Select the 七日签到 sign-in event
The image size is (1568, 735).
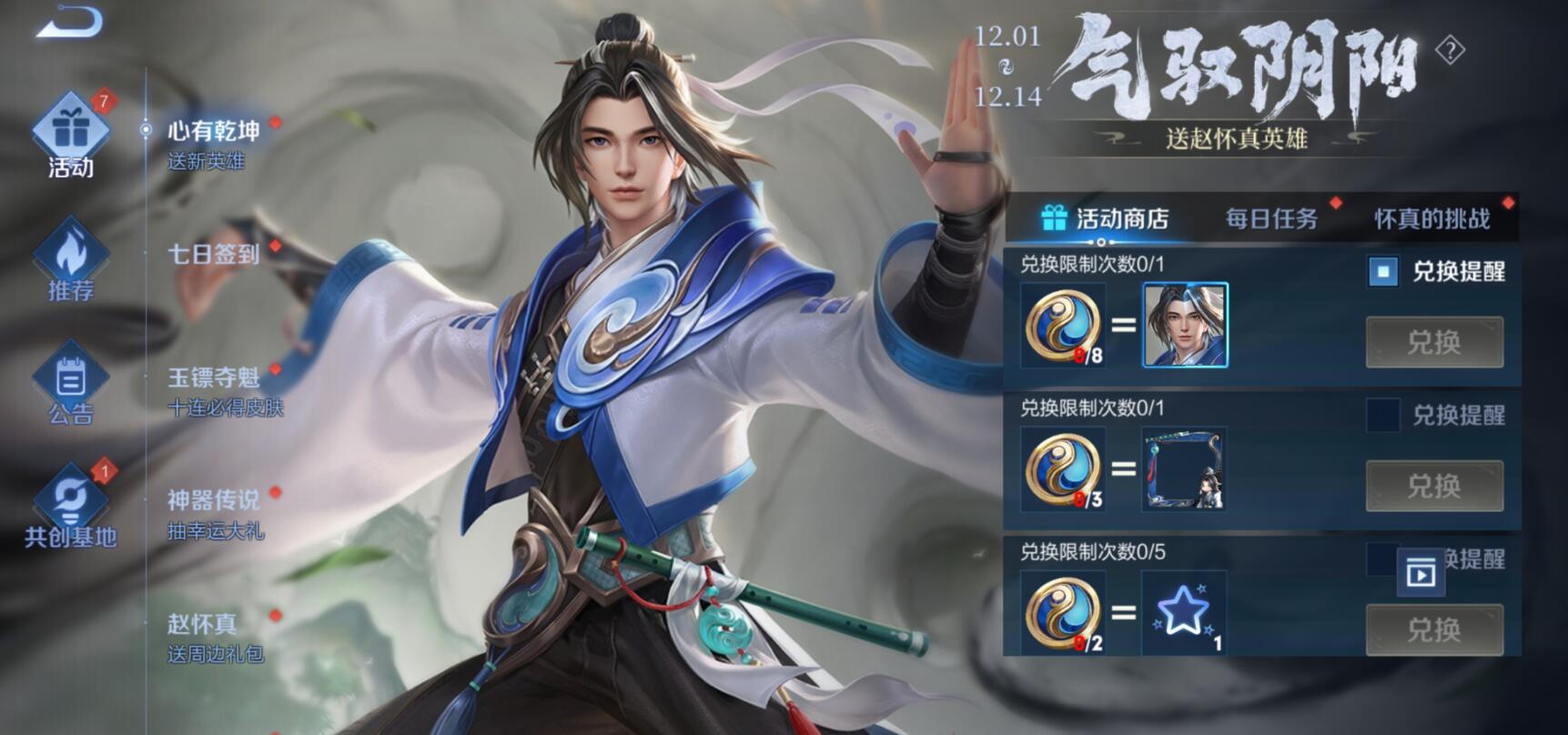click(x=214, y=254)
